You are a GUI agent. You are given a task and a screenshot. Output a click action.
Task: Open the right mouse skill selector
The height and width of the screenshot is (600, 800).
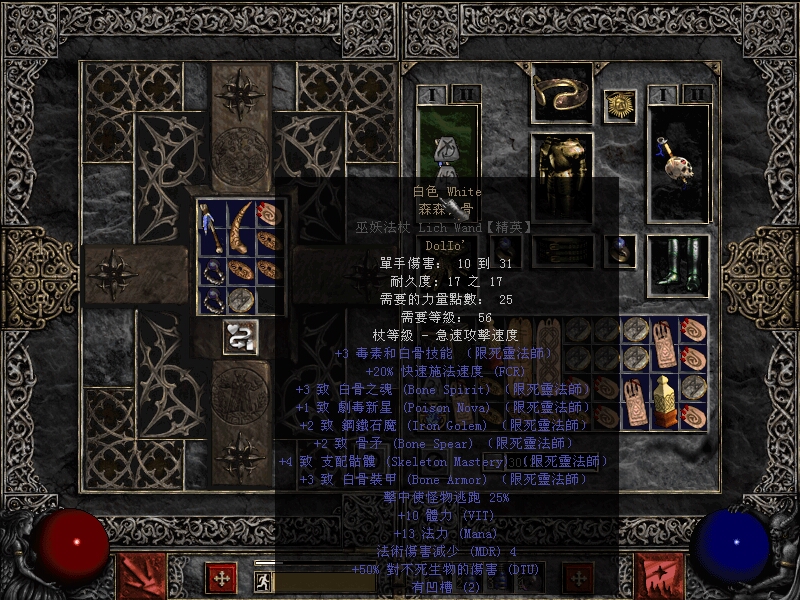661,577
